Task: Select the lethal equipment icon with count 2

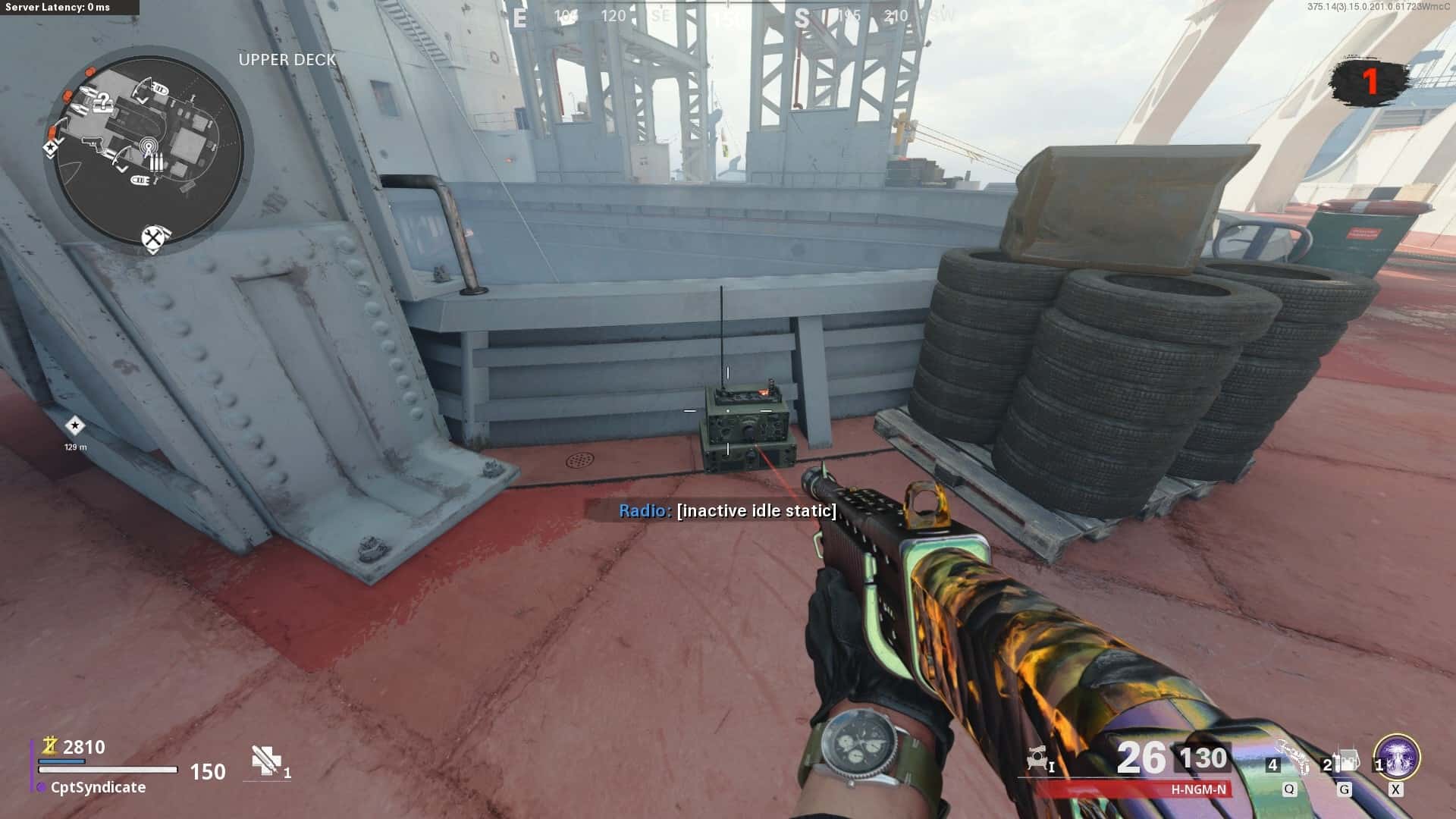Action: click(1345, 761)
